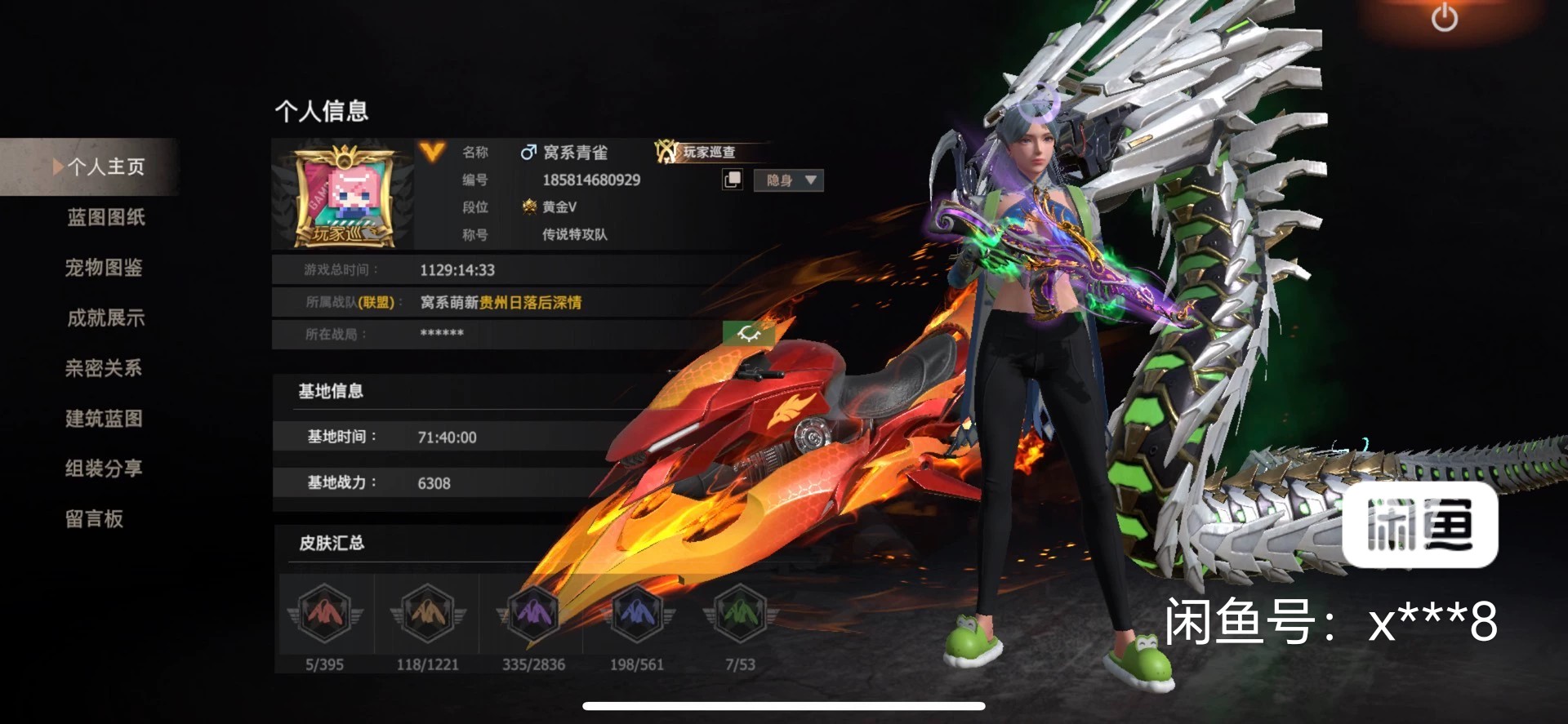Switch to 蓝图图纸 section
The width and height of the screenshot is (1568, 724).
click(106, 217)
